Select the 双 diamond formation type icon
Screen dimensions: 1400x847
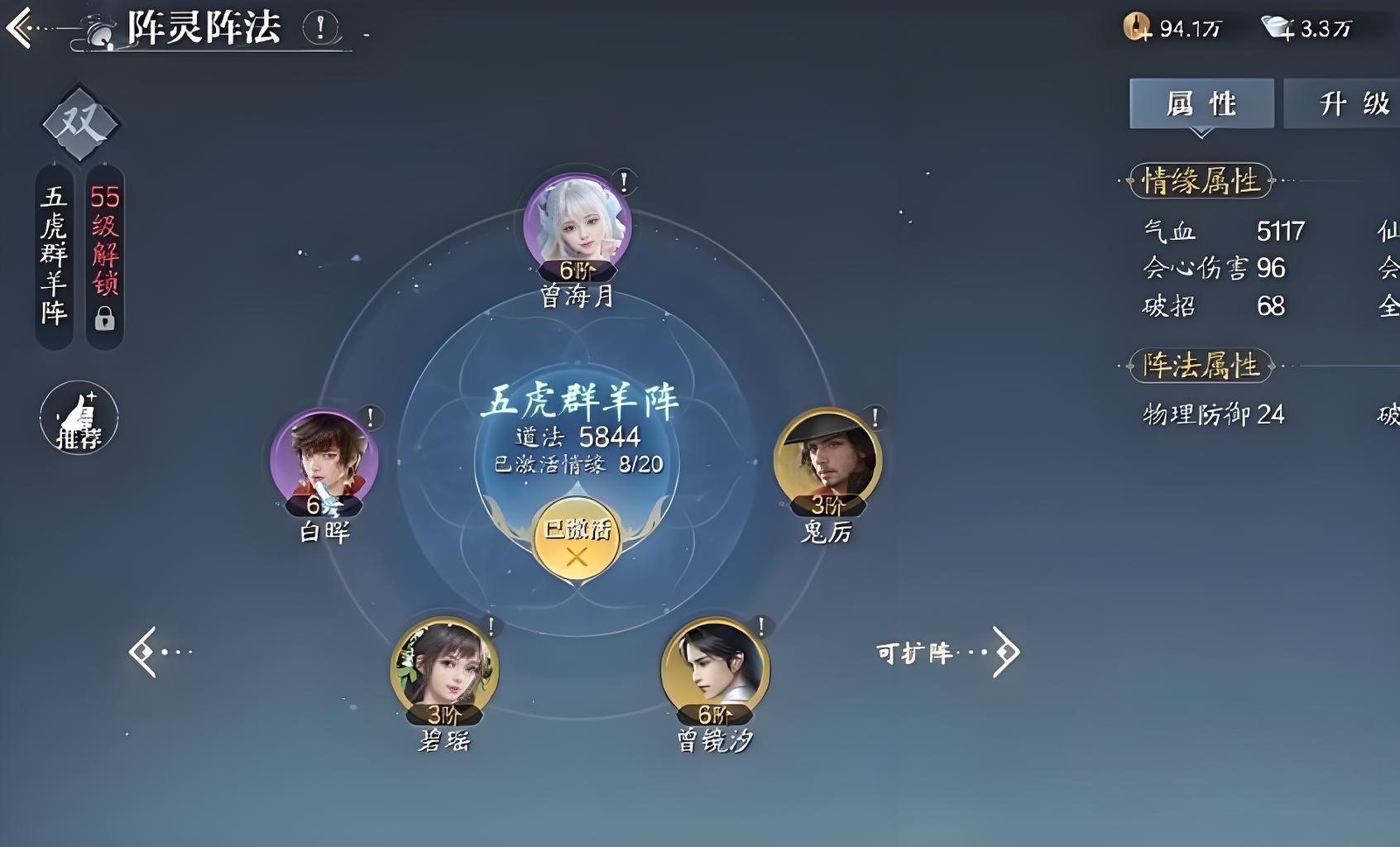click(x=79, y=120)
